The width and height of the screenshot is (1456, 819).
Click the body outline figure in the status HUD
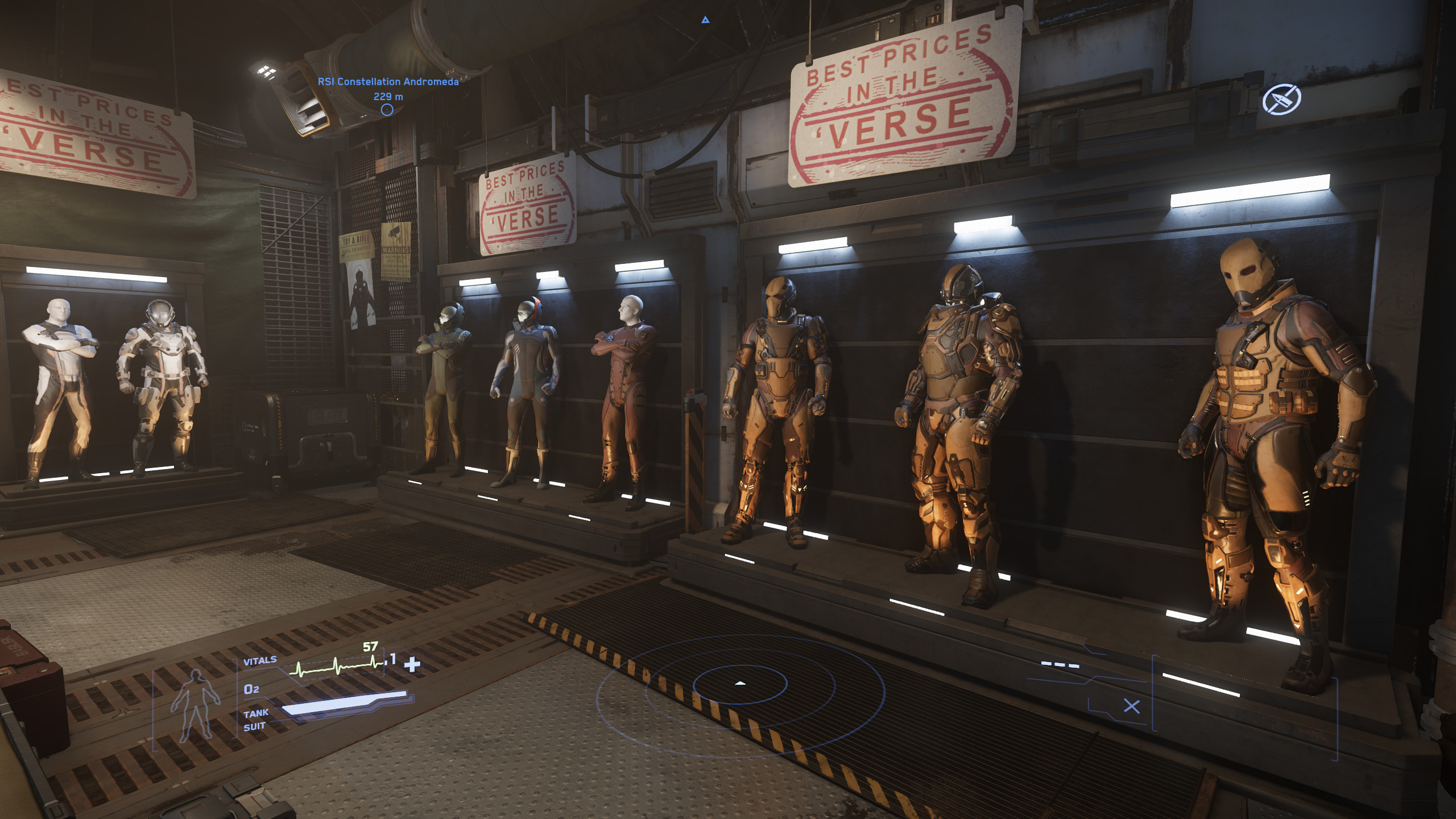[x=197, y=702]
